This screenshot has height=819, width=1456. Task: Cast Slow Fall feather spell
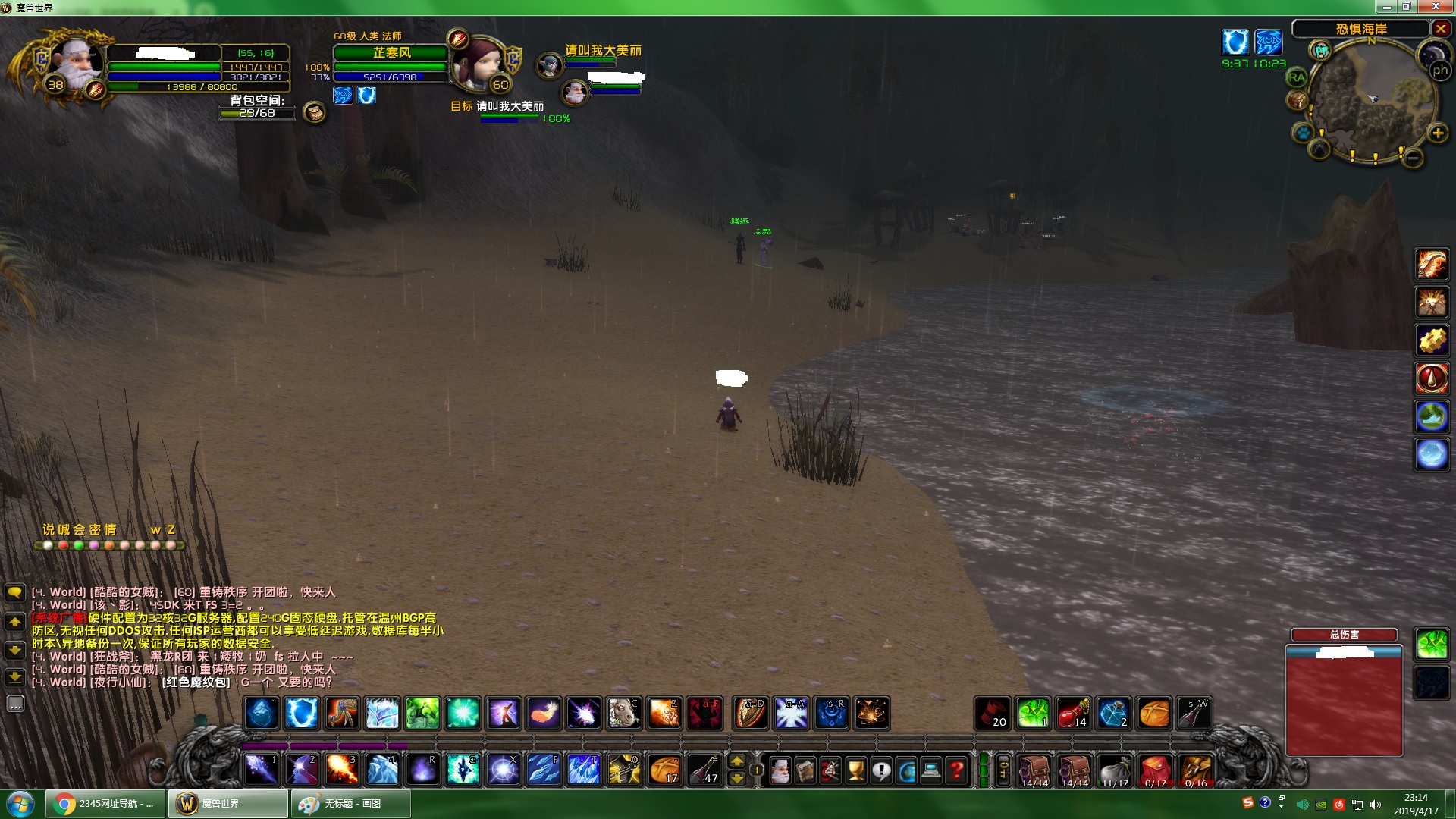544,713
